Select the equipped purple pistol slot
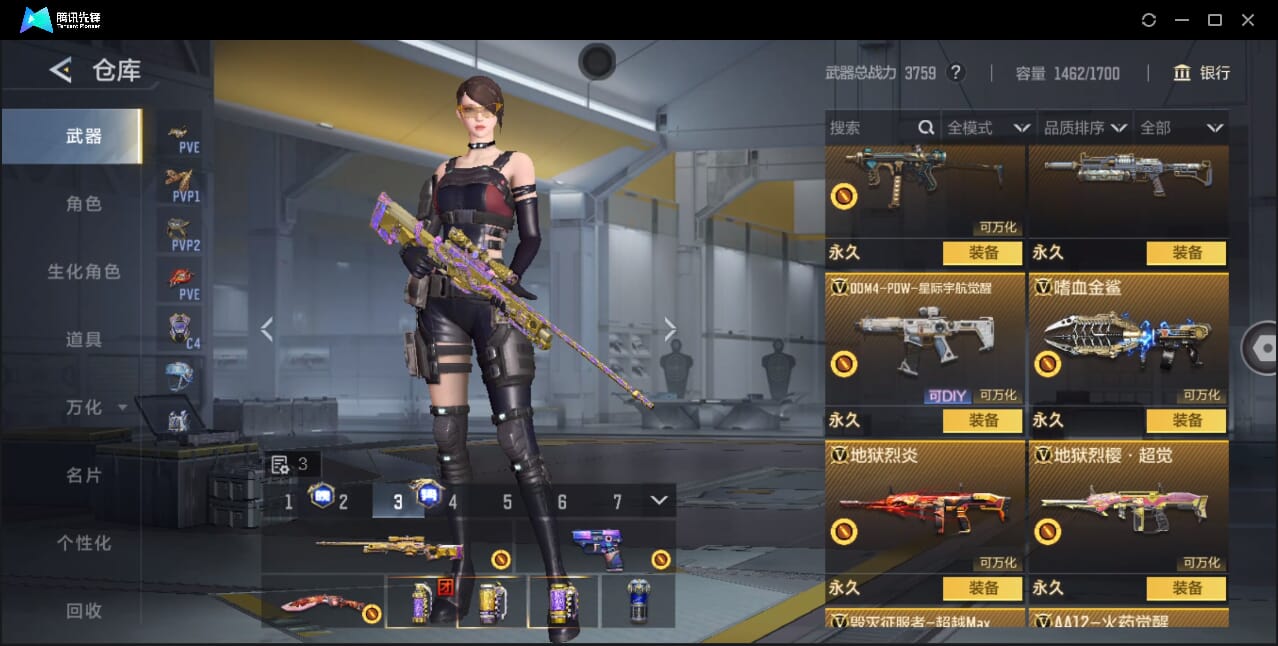1278x646 pixels. (597, 548)
